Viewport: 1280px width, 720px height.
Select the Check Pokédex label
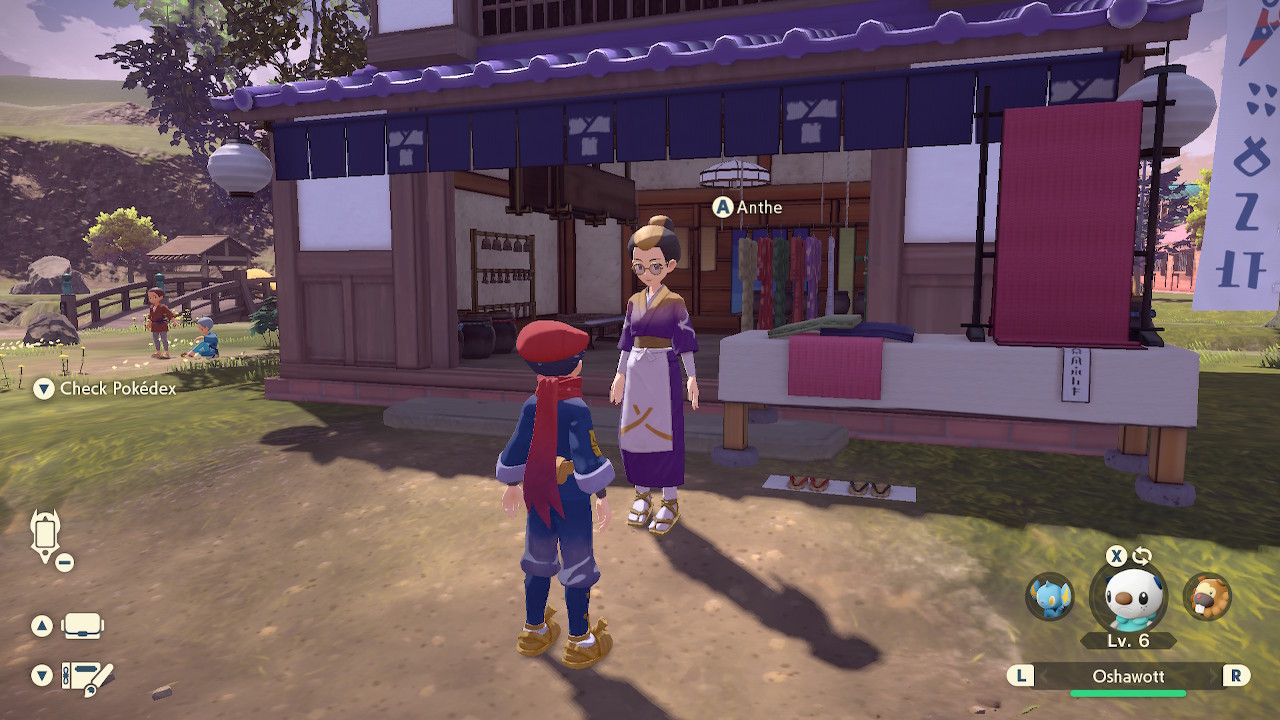118,389
